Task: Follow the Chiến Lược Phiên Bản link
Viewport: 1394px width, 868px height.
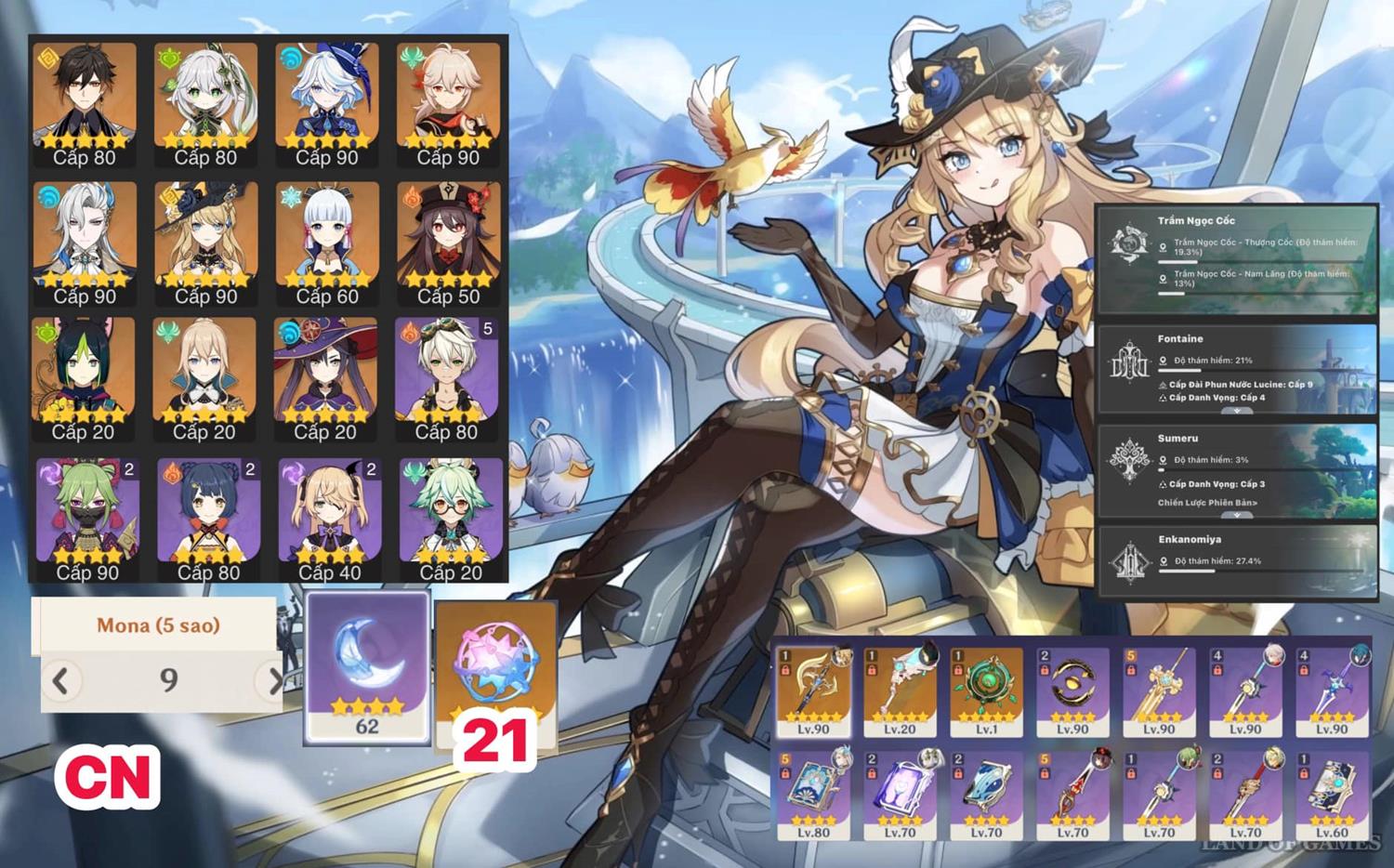Action: (1207, 503)
